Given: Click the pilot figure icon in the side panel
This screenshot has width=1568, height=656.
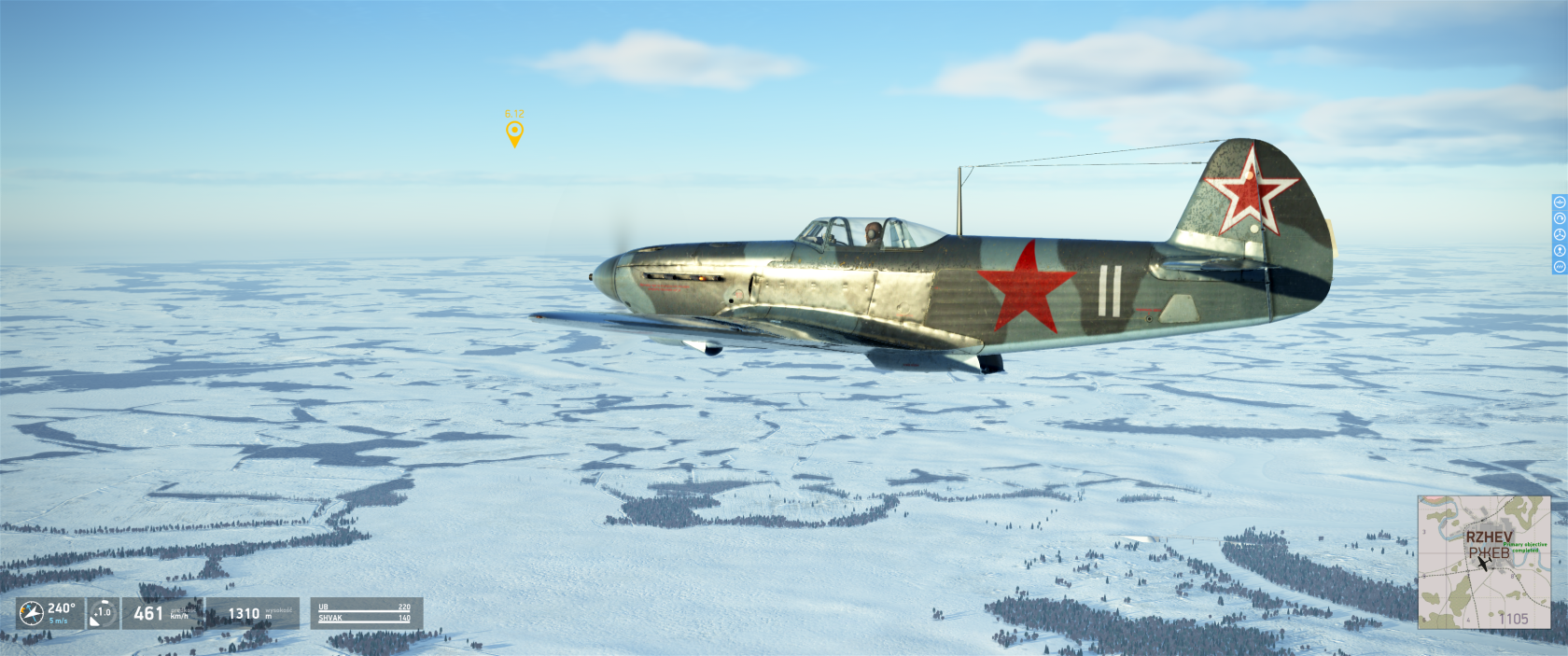Looking at the screenshot, I should pos(1559,250).
